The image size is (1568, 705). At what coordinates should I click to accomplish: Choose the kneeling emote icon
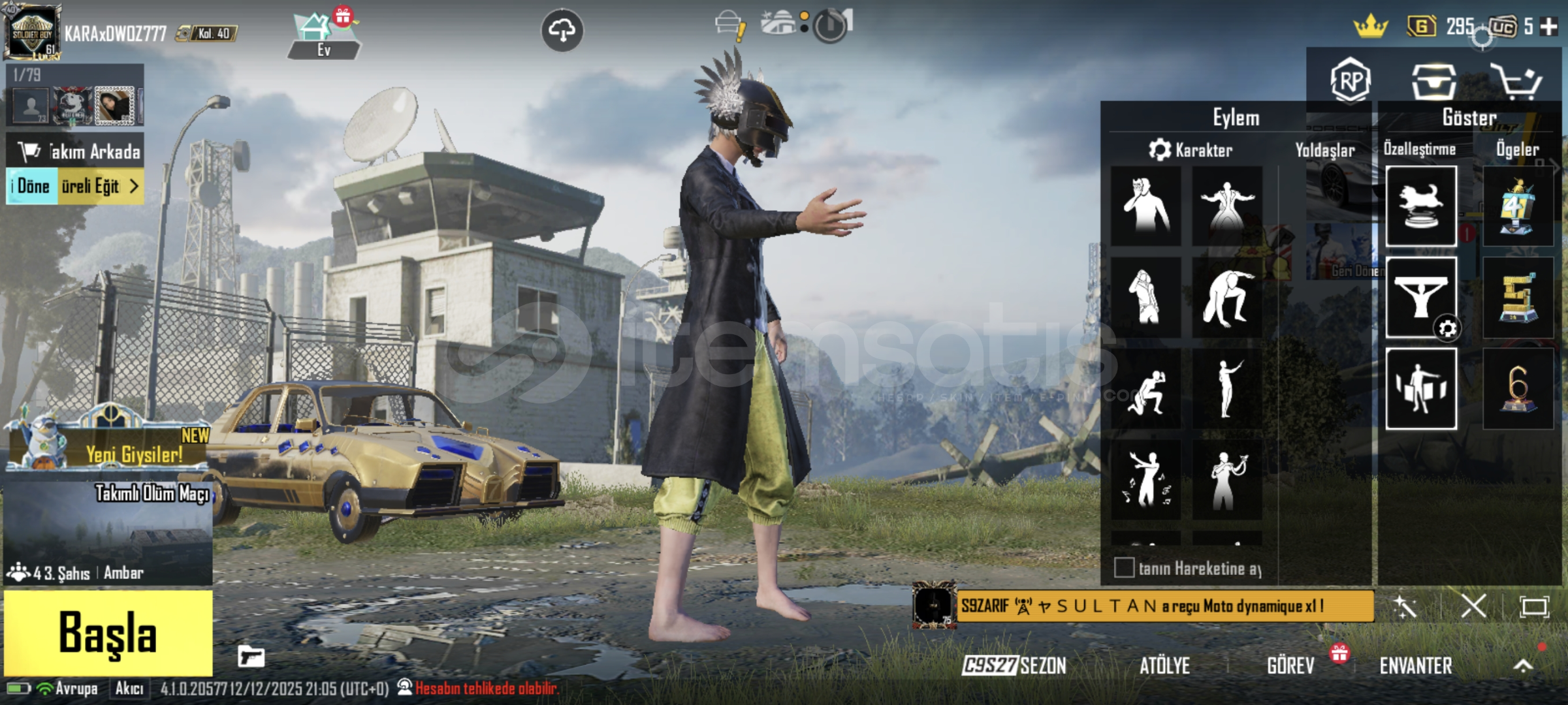1146,390
